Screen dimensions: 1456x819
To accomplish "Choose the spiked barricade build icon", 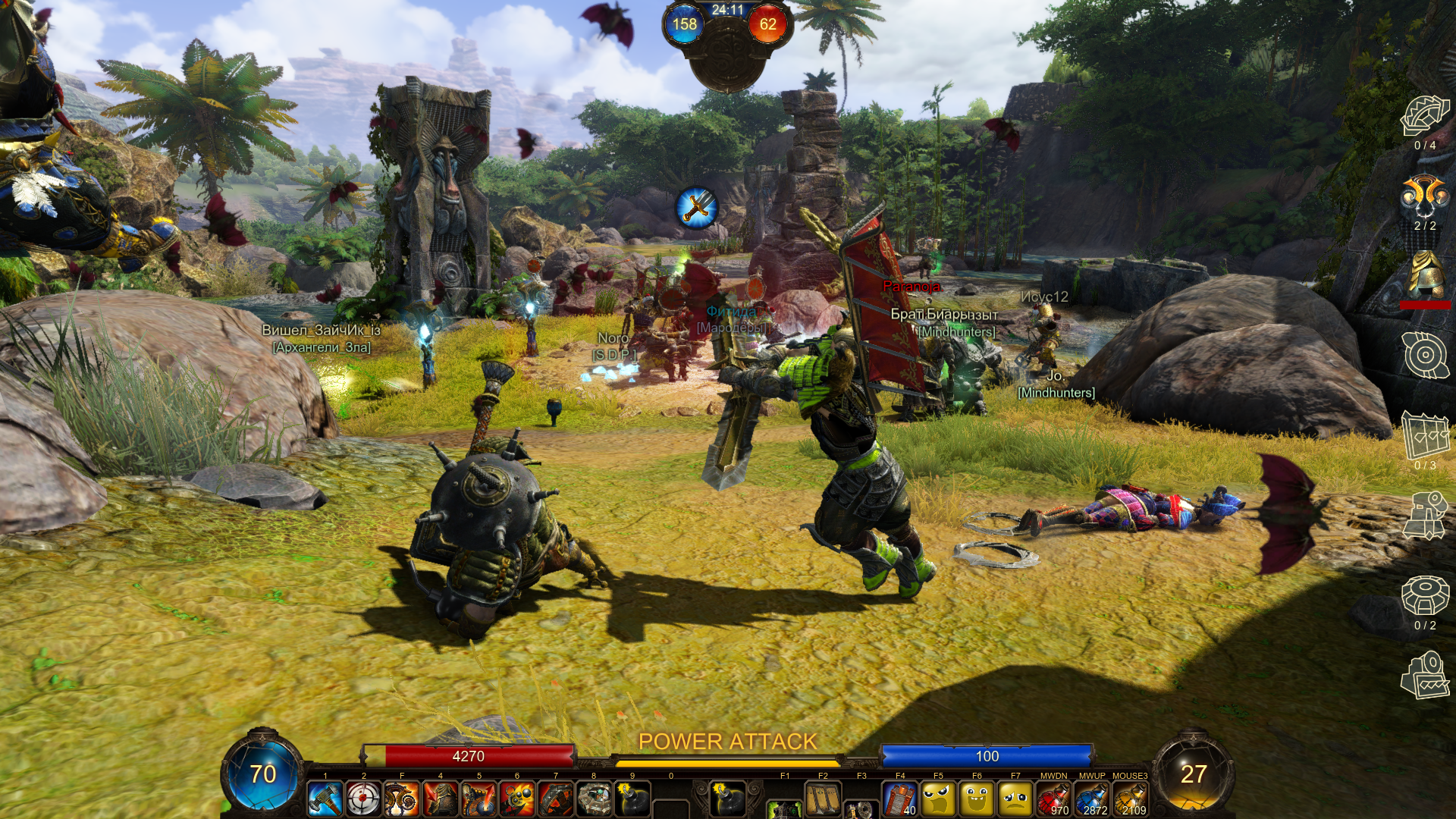I will coord(1425,436).
